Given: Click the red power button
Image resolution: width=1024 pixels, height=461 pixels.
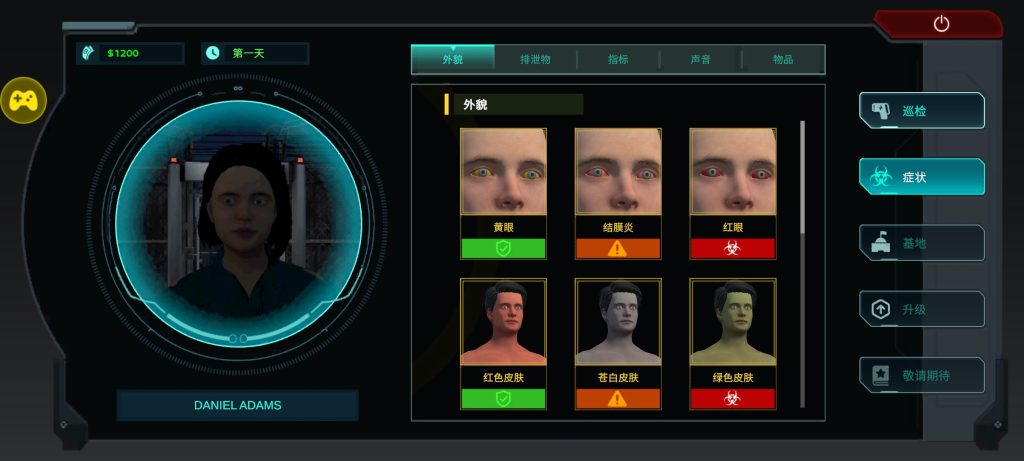Looking at the screenshot, I should [x=940, y=24].
